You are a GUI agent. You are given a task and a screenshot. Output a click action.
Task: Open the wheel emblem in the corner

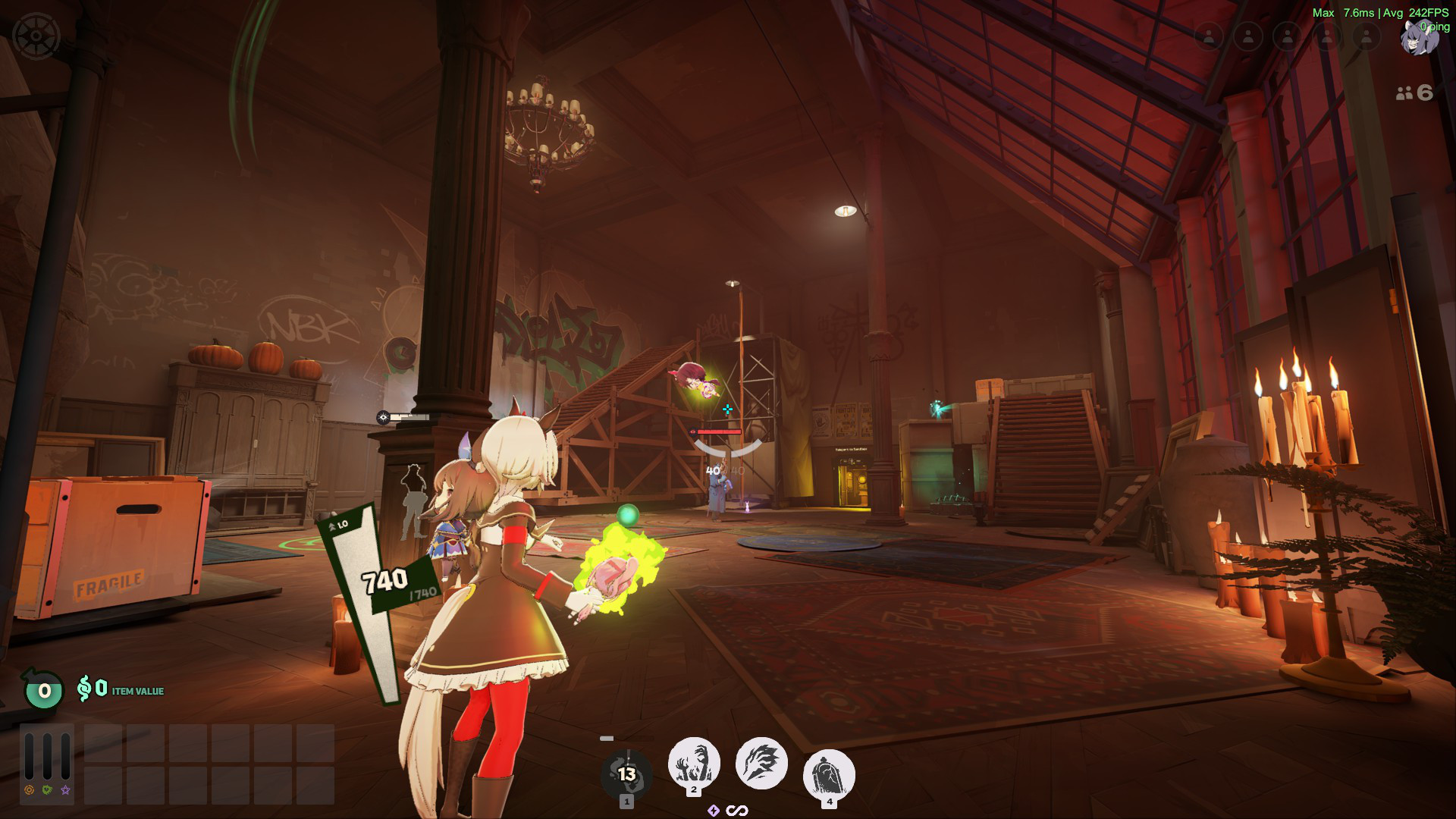click(36, 36)
